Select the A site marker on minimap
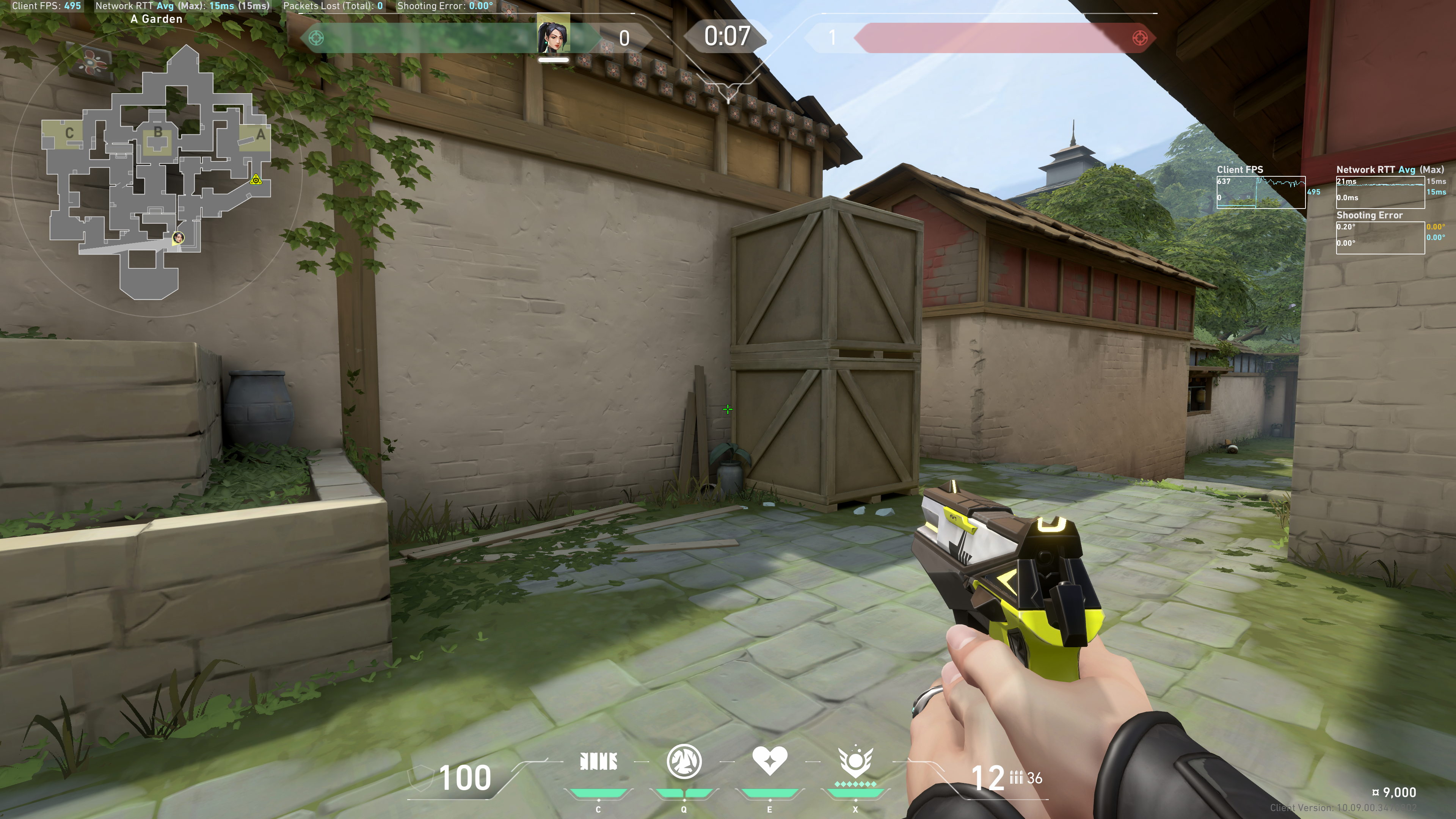 tap(260, 135)
